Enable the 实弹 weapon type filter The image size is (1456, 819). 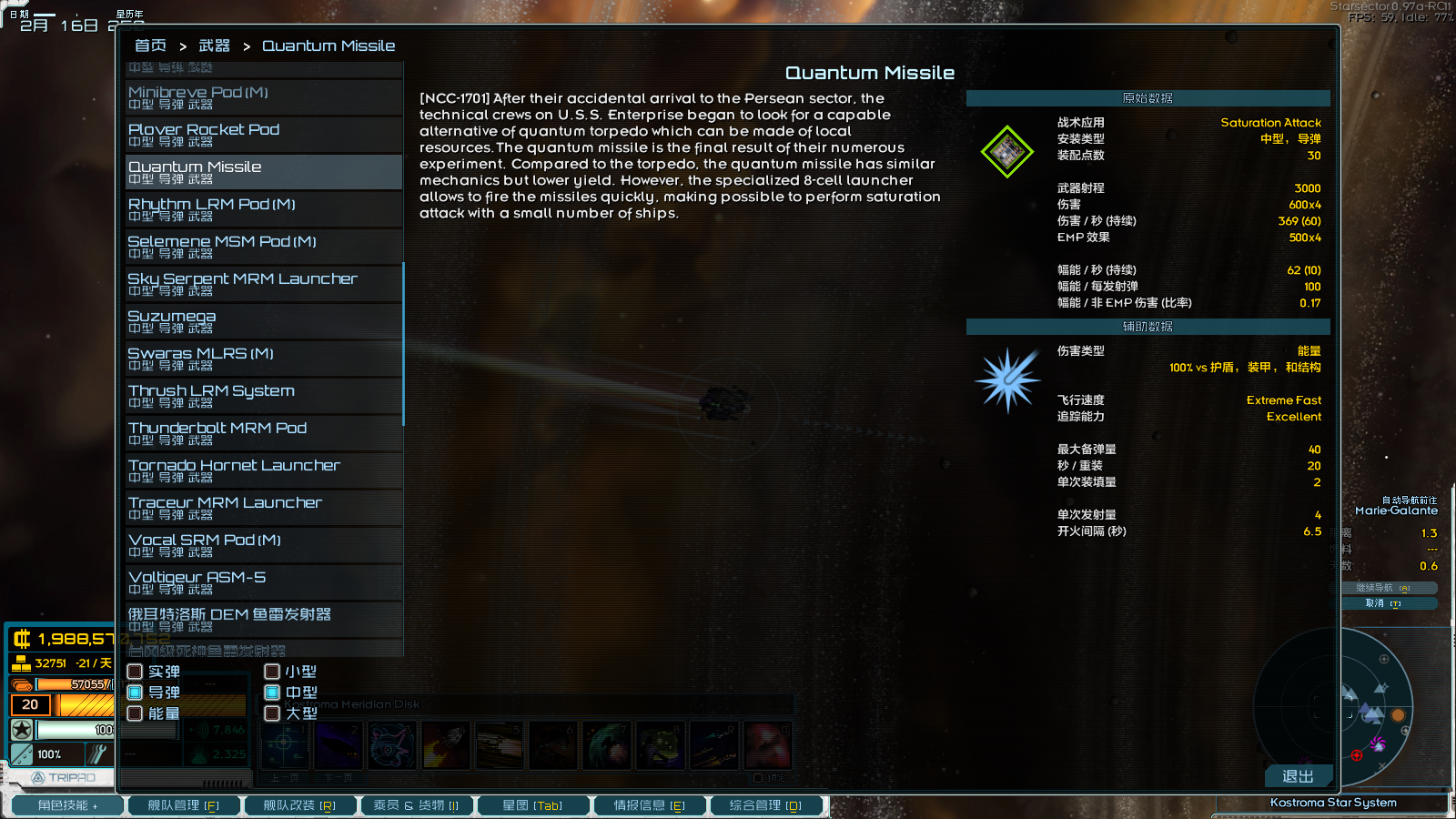[135, 671]
